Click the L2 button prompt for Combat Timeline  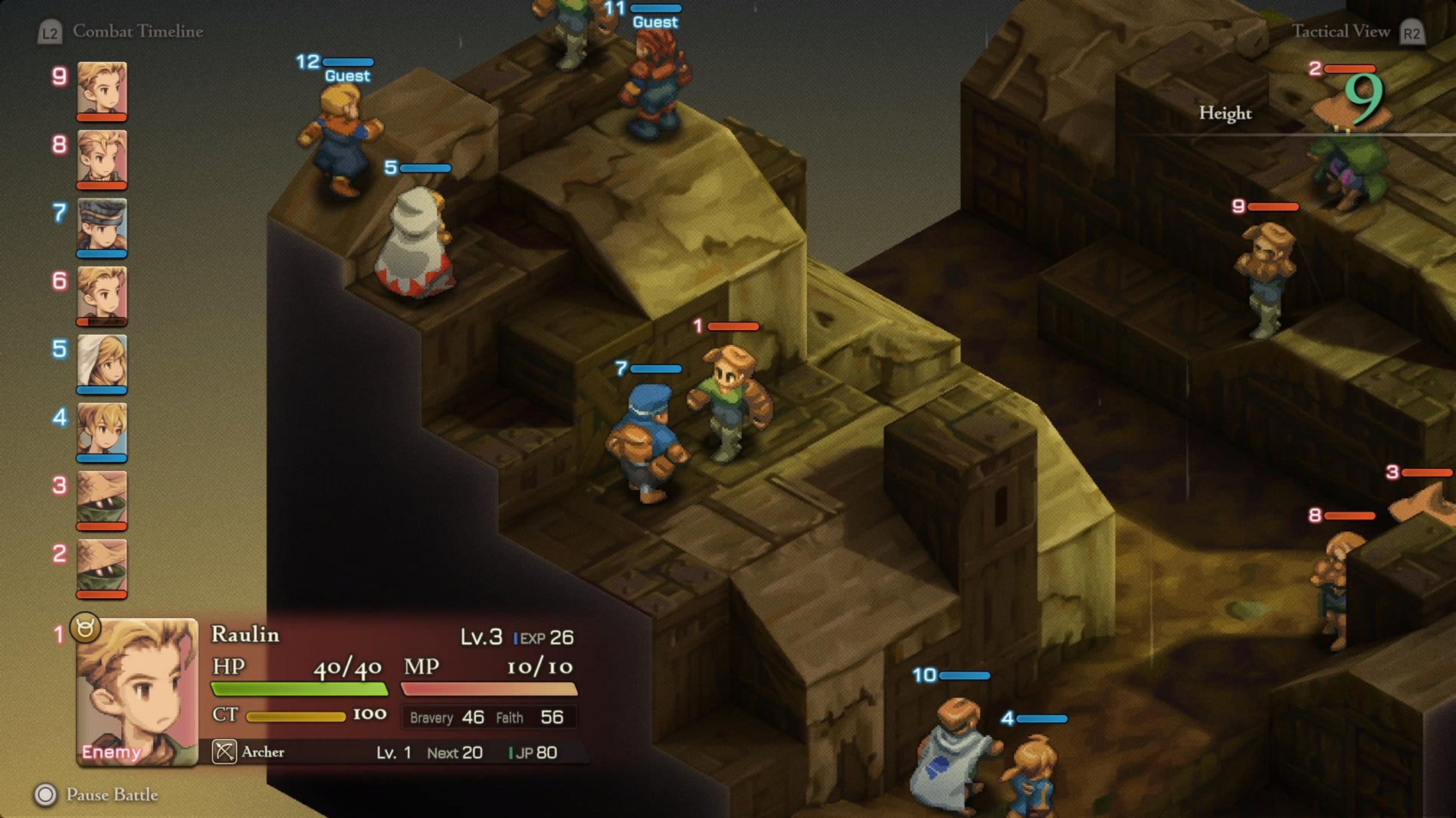(49, 31)
